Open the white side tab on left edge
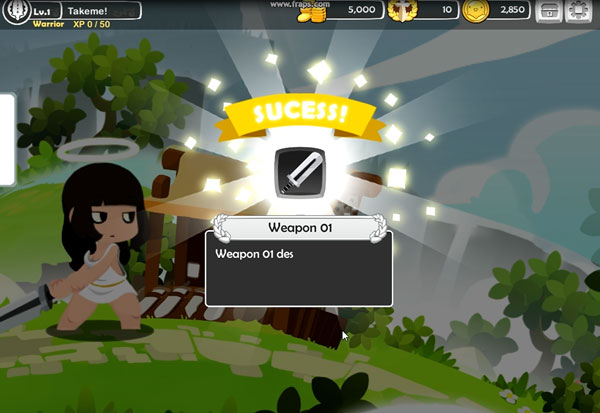Viewport: 600px width, 413px height. tap(5, 140)
